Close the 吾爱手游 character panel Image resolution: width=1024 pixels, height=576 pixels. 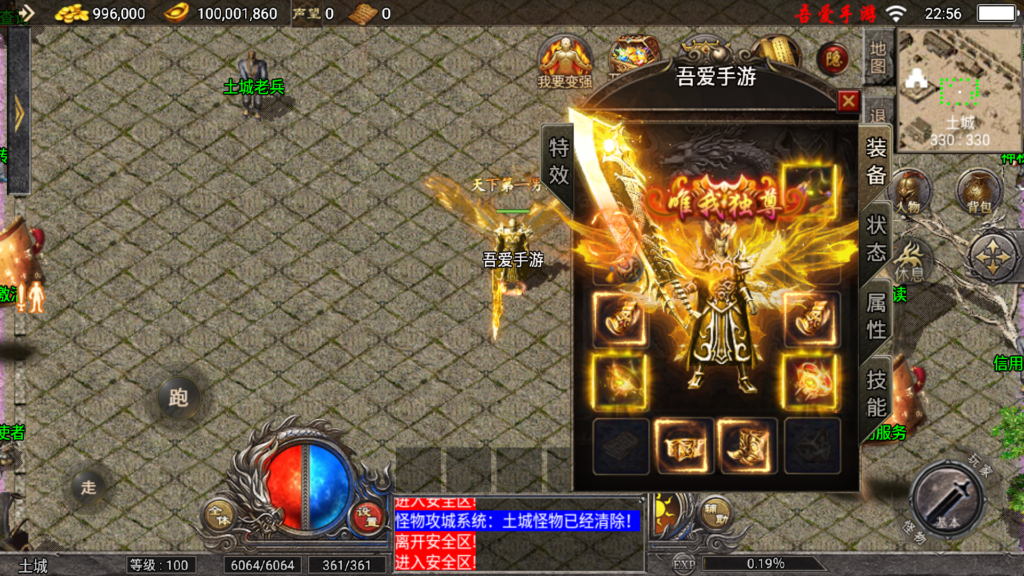tap(848, 101)
